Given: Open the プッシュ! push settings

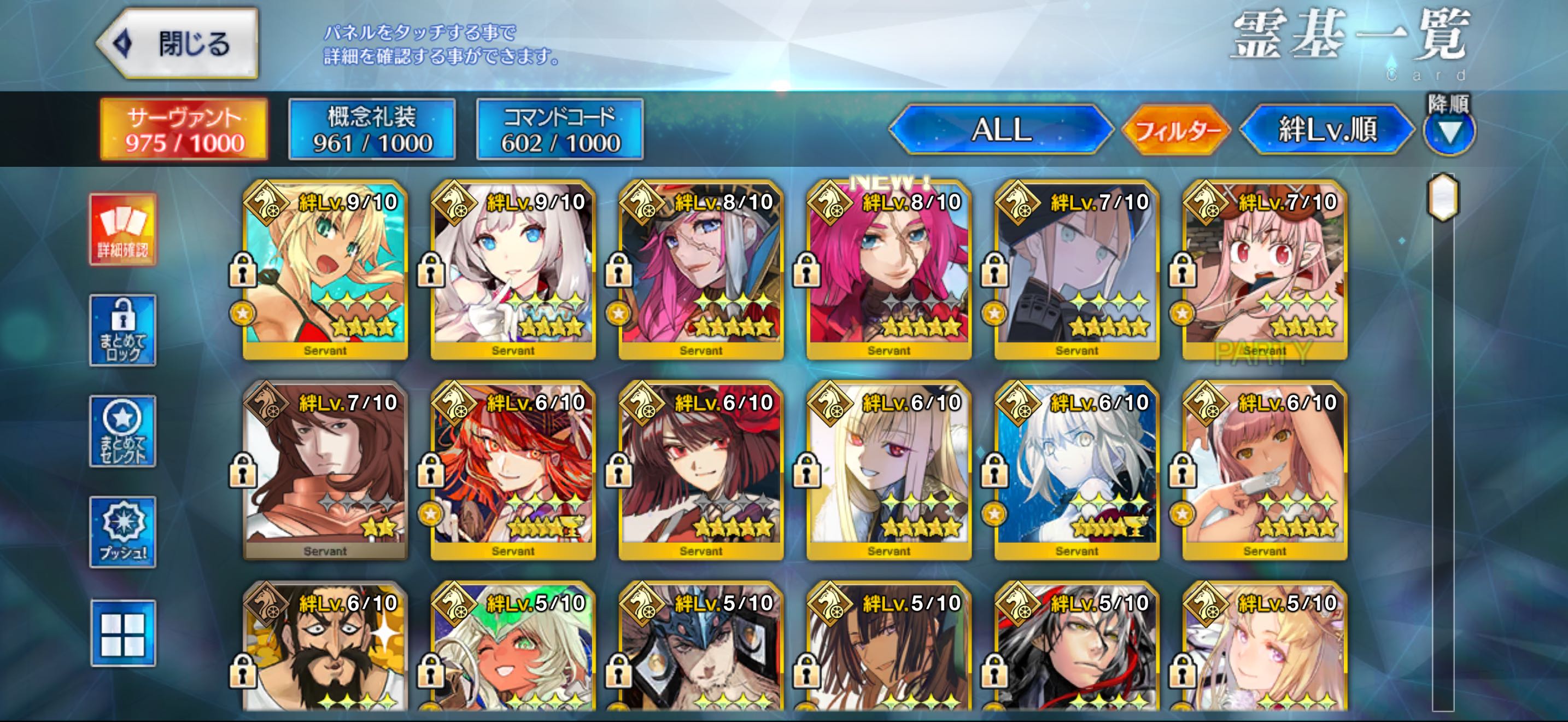Looking at the screenshot, I should pos(123,532).
